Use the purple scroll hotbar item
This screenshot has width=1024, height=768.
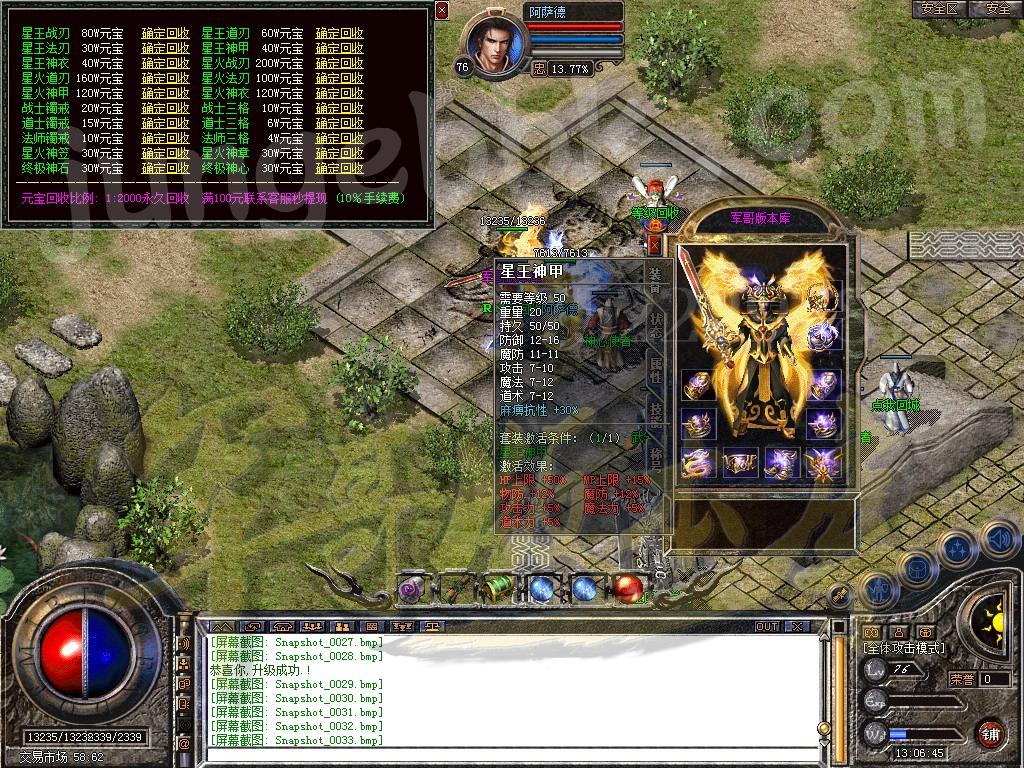coord(412,589)
